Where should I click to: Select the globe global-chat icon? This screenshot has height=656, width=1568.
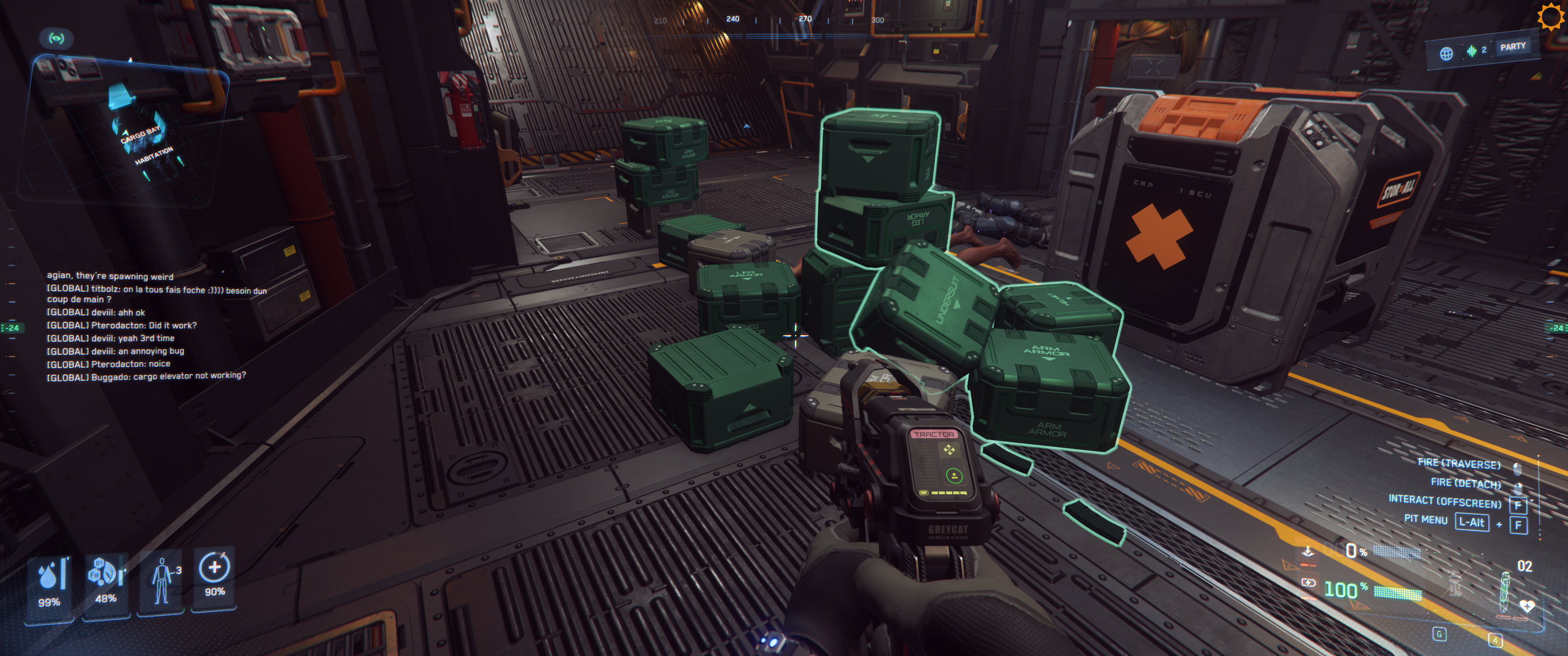(x=1446, y=54)
